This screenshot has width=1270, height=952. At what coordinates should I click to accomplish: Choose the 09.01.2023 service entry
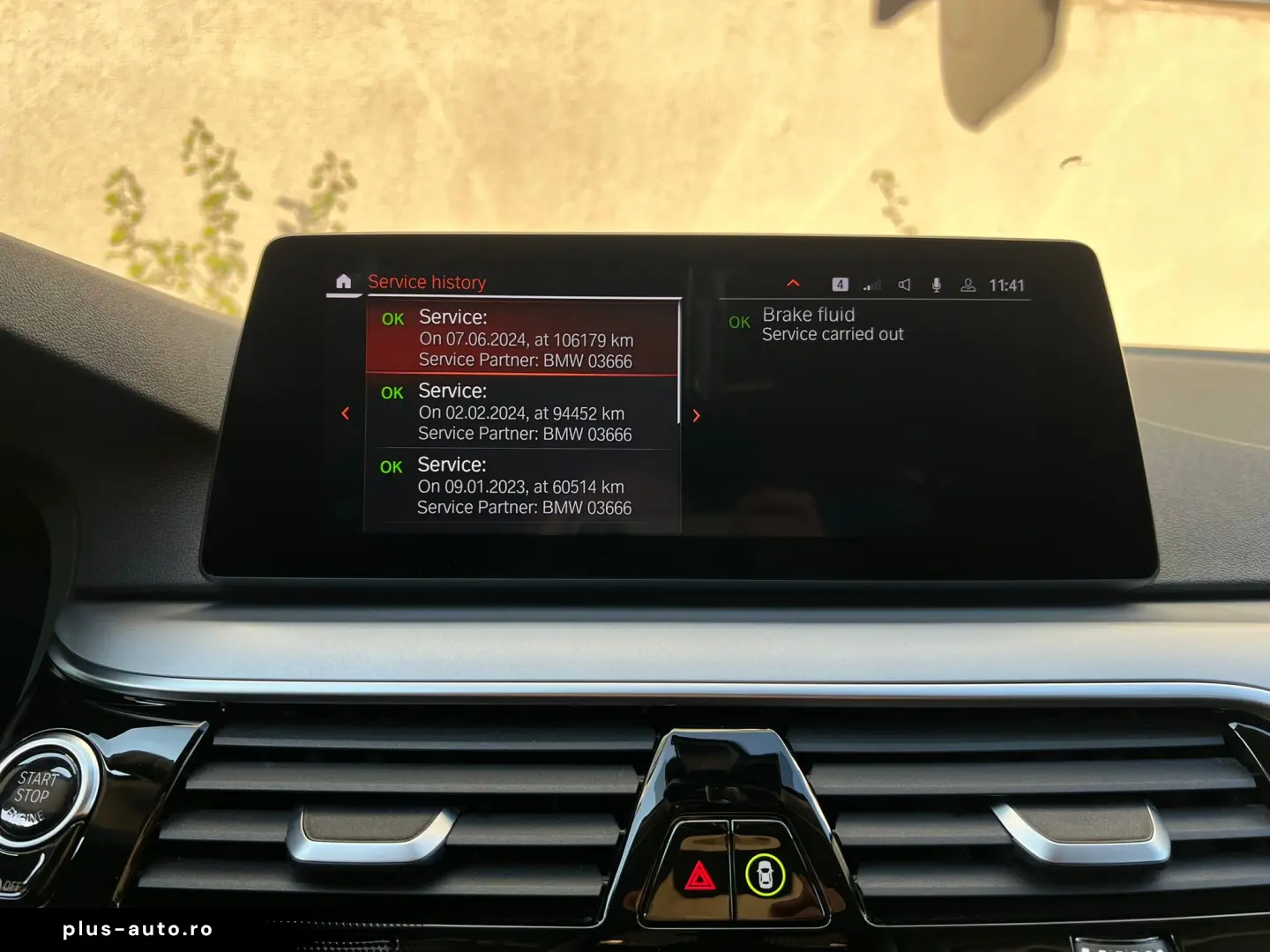point(522,487)
